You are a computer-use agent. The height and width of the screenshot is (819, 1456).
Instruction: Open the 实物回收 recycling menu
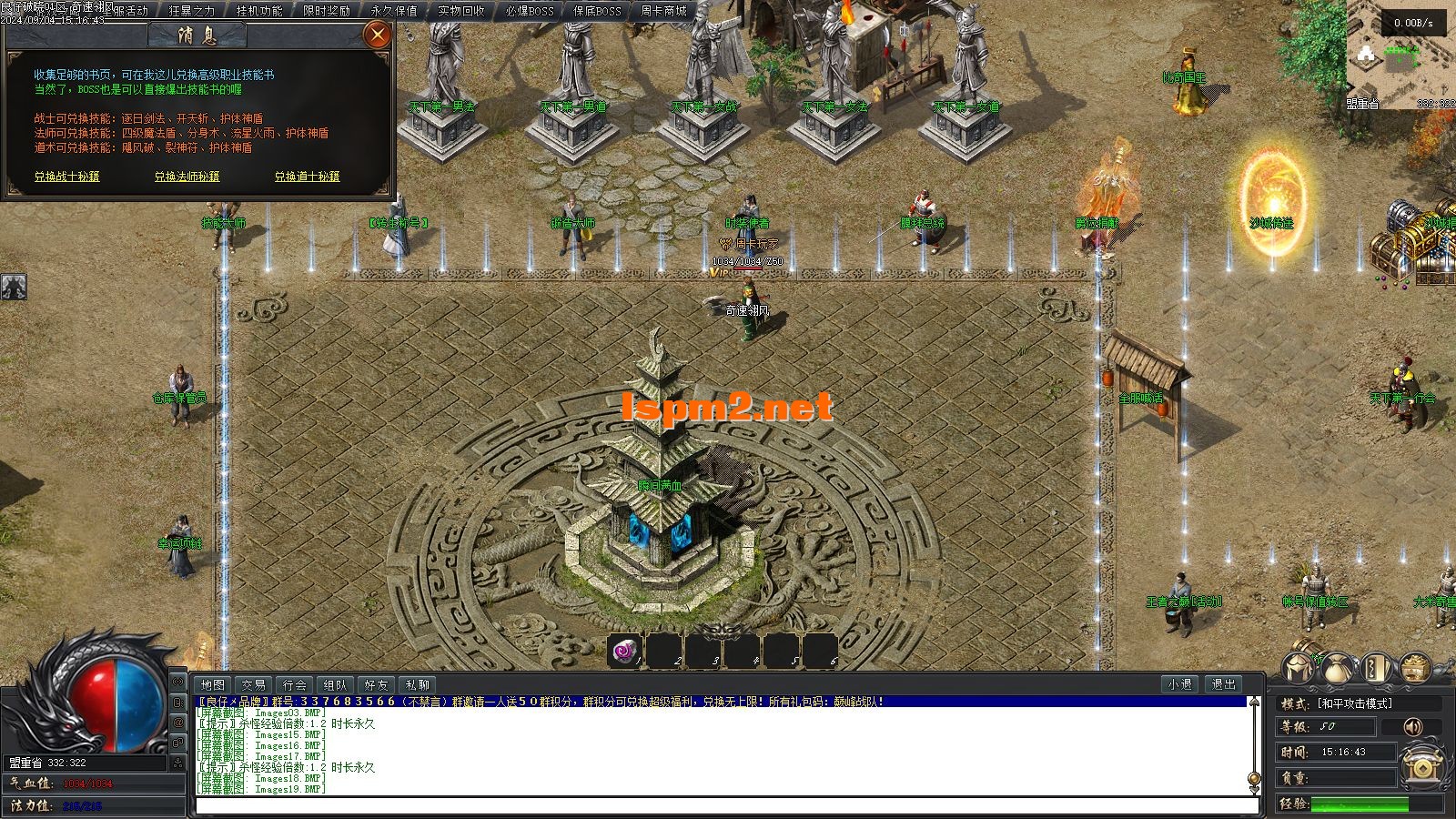[461, 11]
